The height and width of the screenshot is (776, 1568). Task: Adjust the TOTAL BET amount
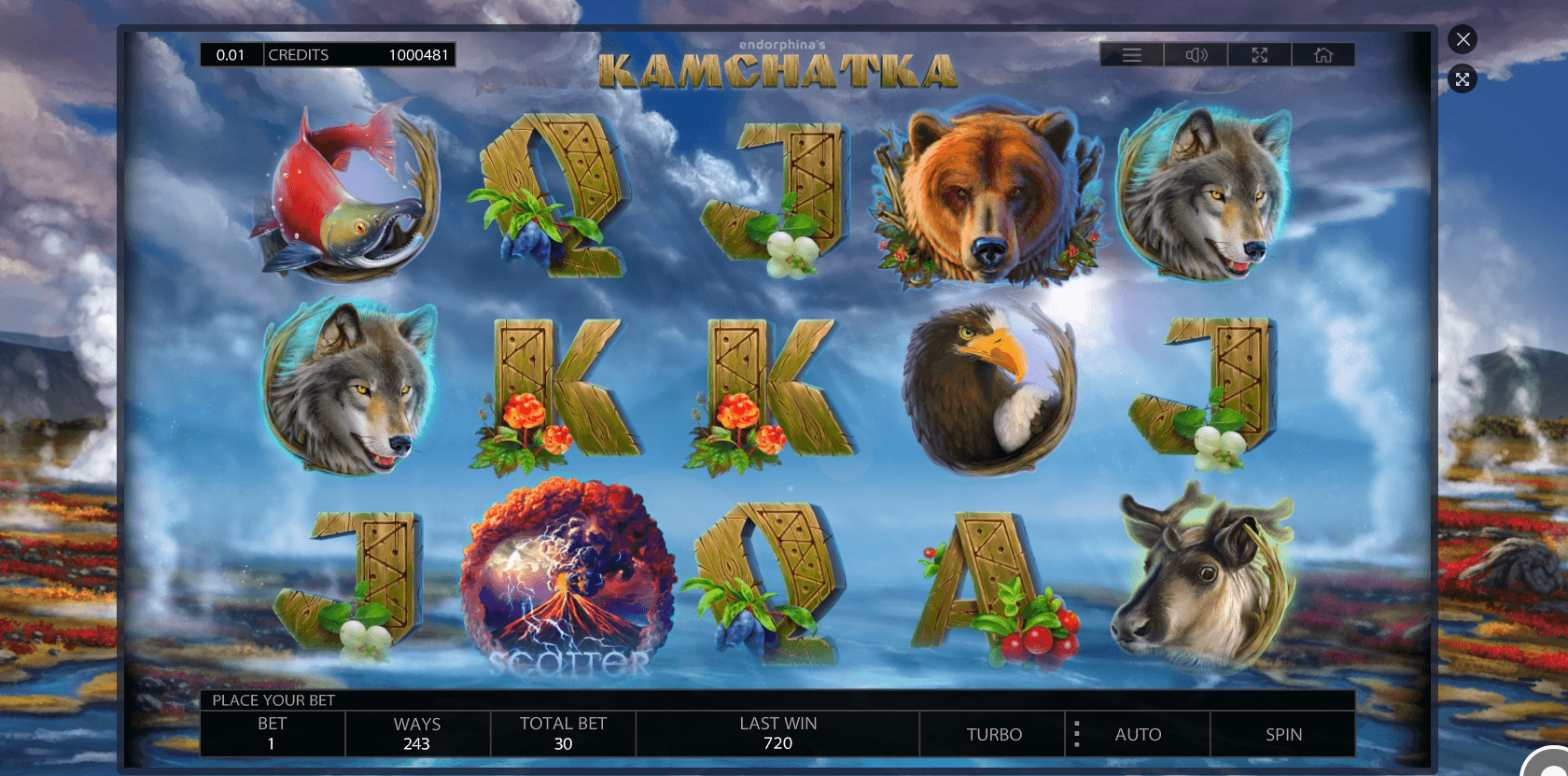point(563,734)
